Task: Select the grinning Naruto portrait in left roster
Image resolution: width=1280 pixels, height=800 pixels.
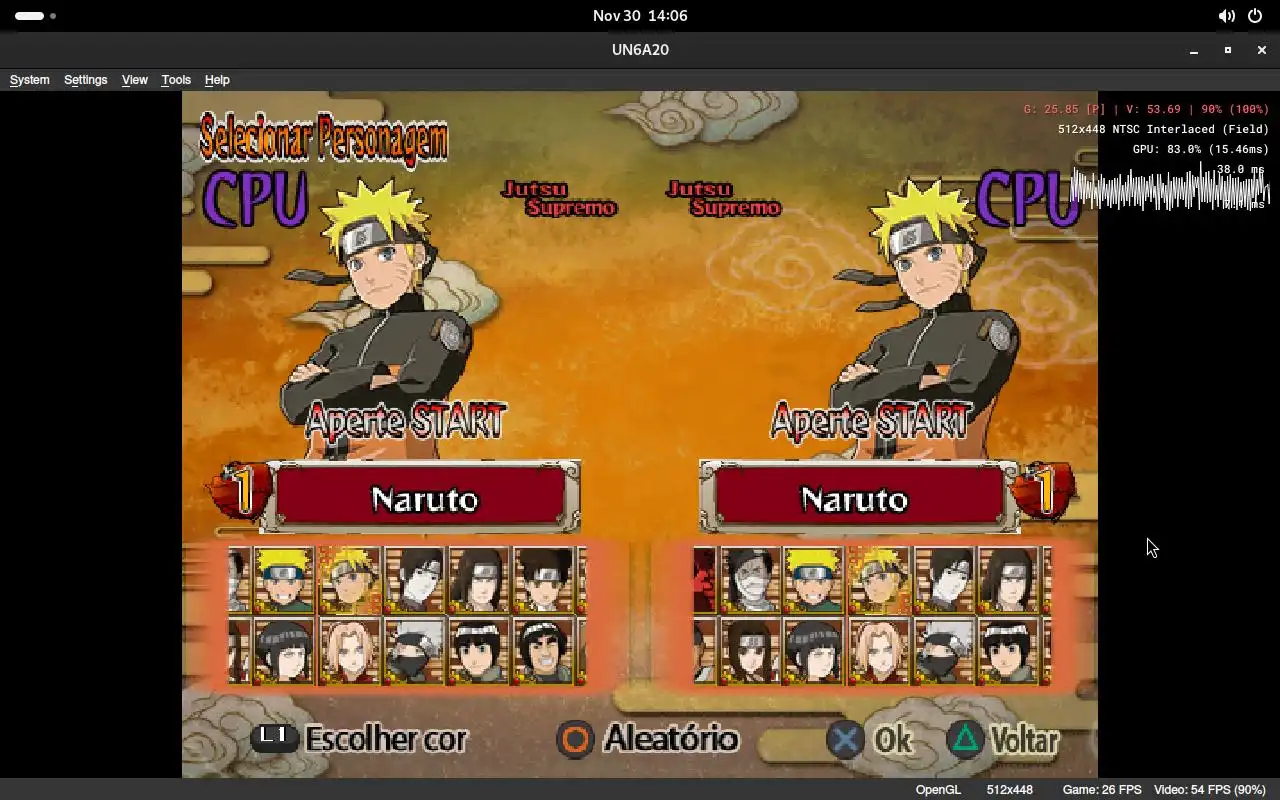Action: (283, 580)
